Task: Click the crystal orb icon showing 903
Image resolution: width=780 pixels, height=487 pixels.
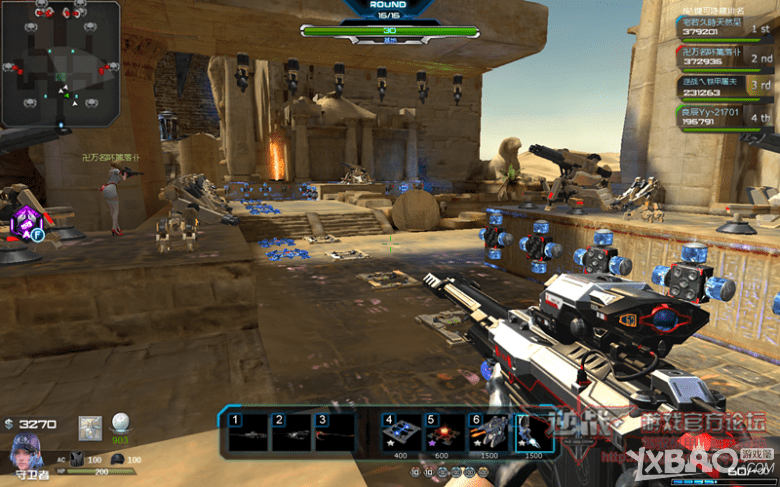Action: coord(121,424)
